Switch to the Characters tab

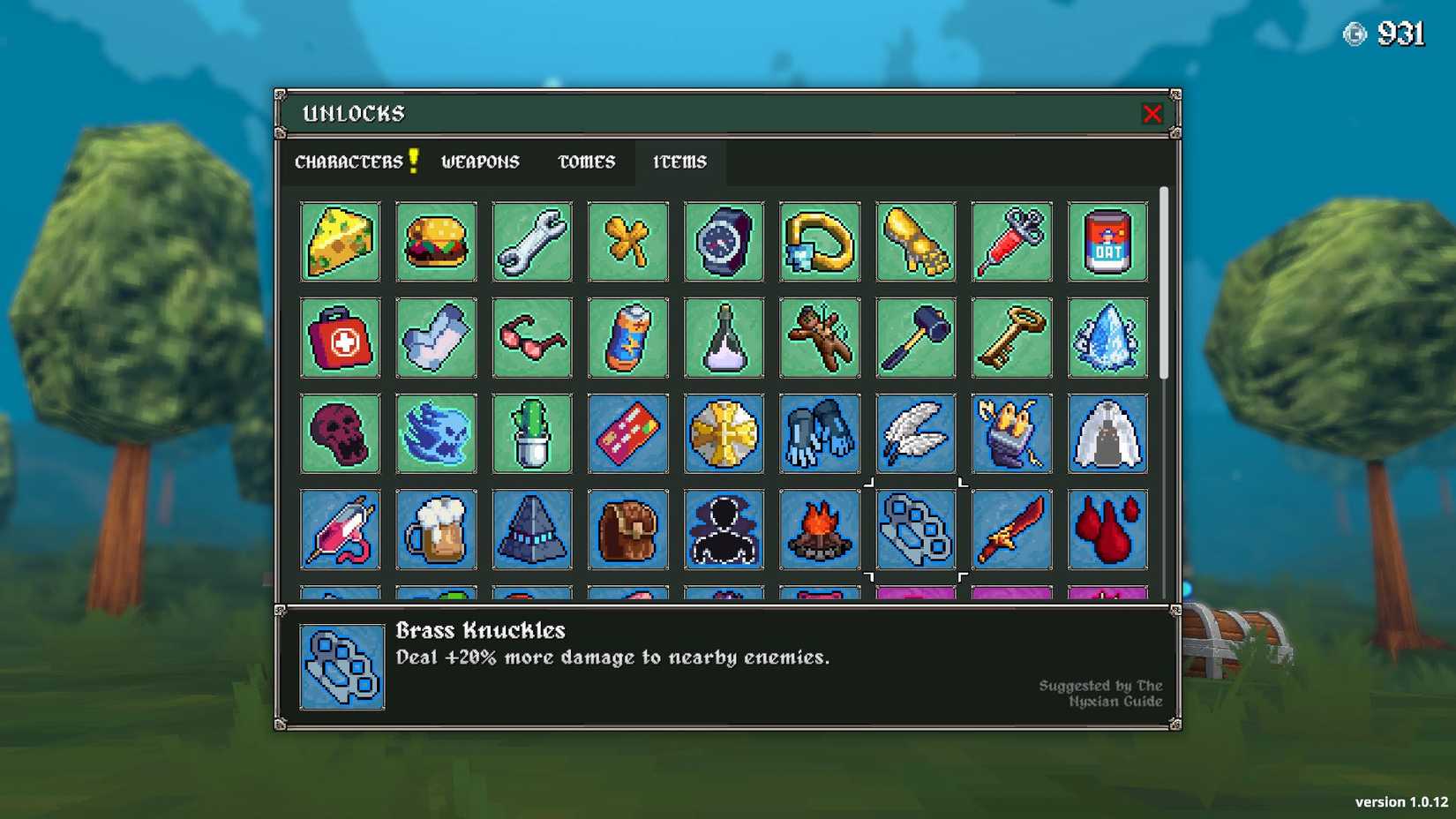tap(349, 162)
